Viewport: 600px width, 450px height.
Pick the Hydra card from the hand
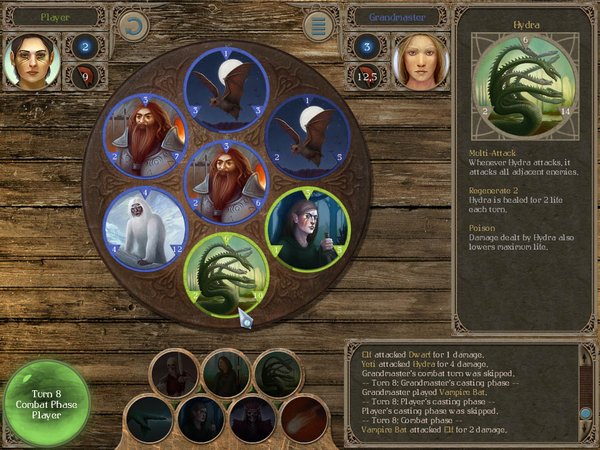[x=277, y=373]
